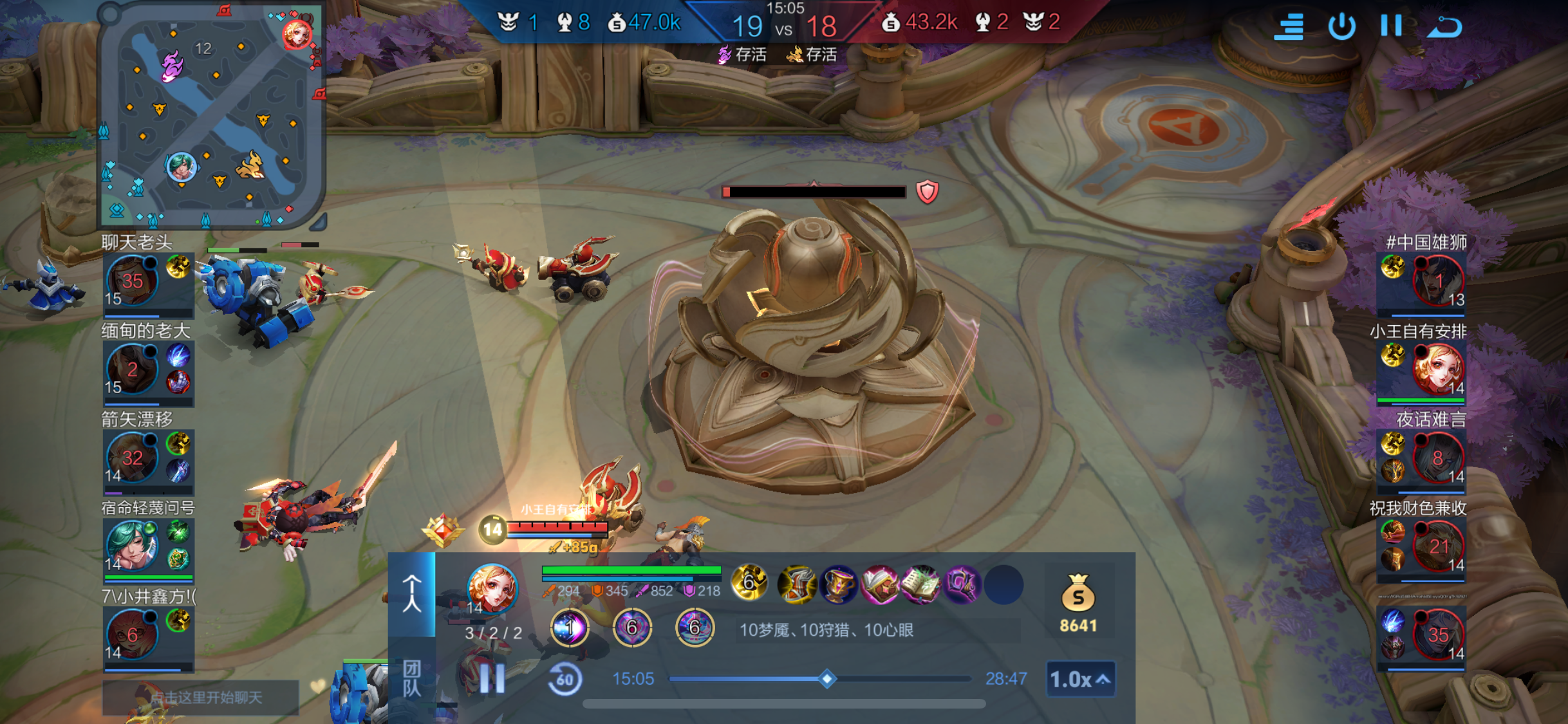
Task: Pause playback with the top-right pause icon
Action: pyautogui.click(x=1391, y=26)
